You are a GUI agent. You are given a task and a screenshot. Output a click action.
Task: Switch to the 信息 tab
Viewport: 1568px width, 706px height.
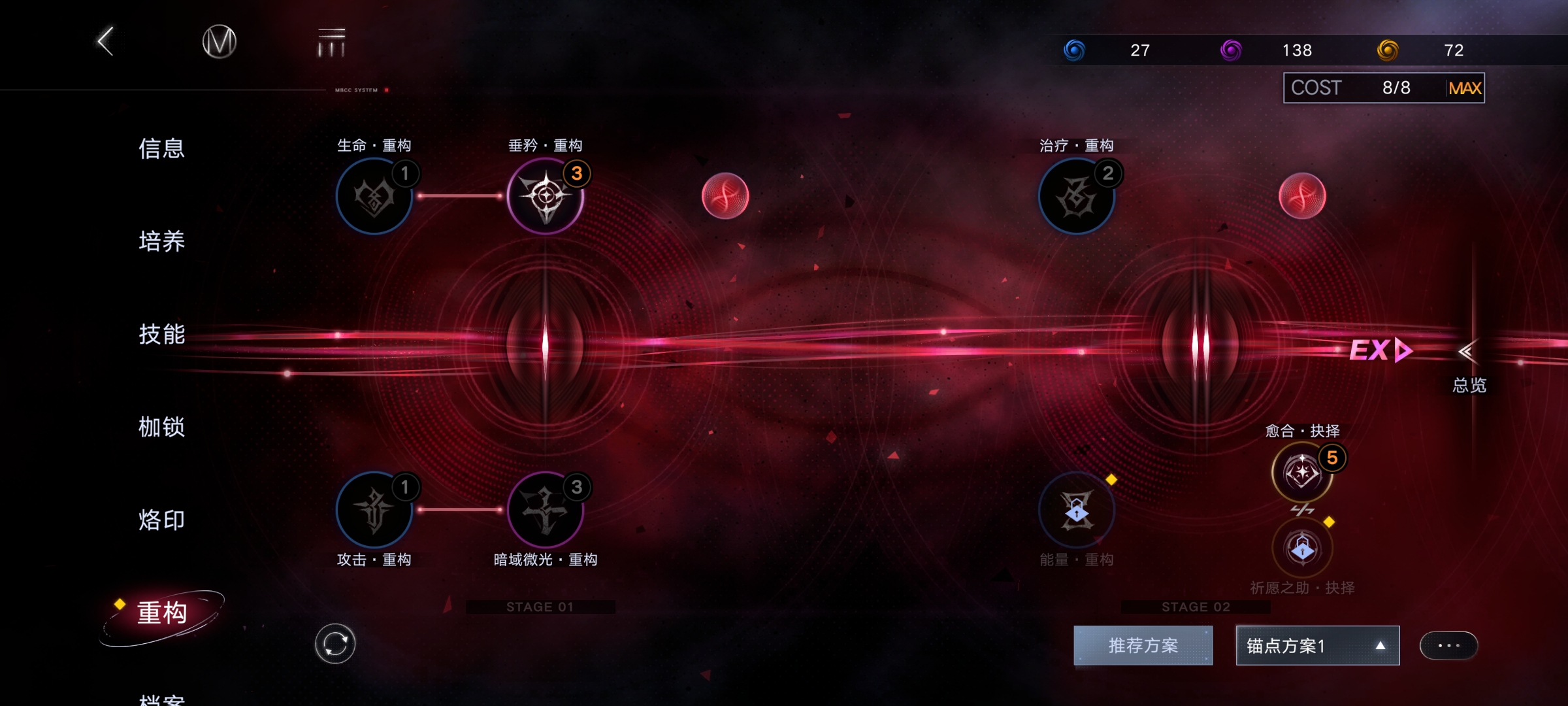pos(161,148)
